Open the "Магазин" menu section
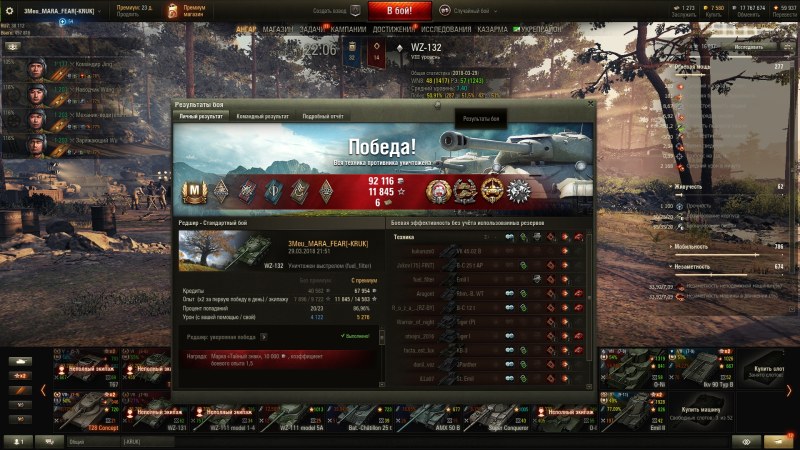This screenshot has height=450, width=800. [x=277, y=30]
